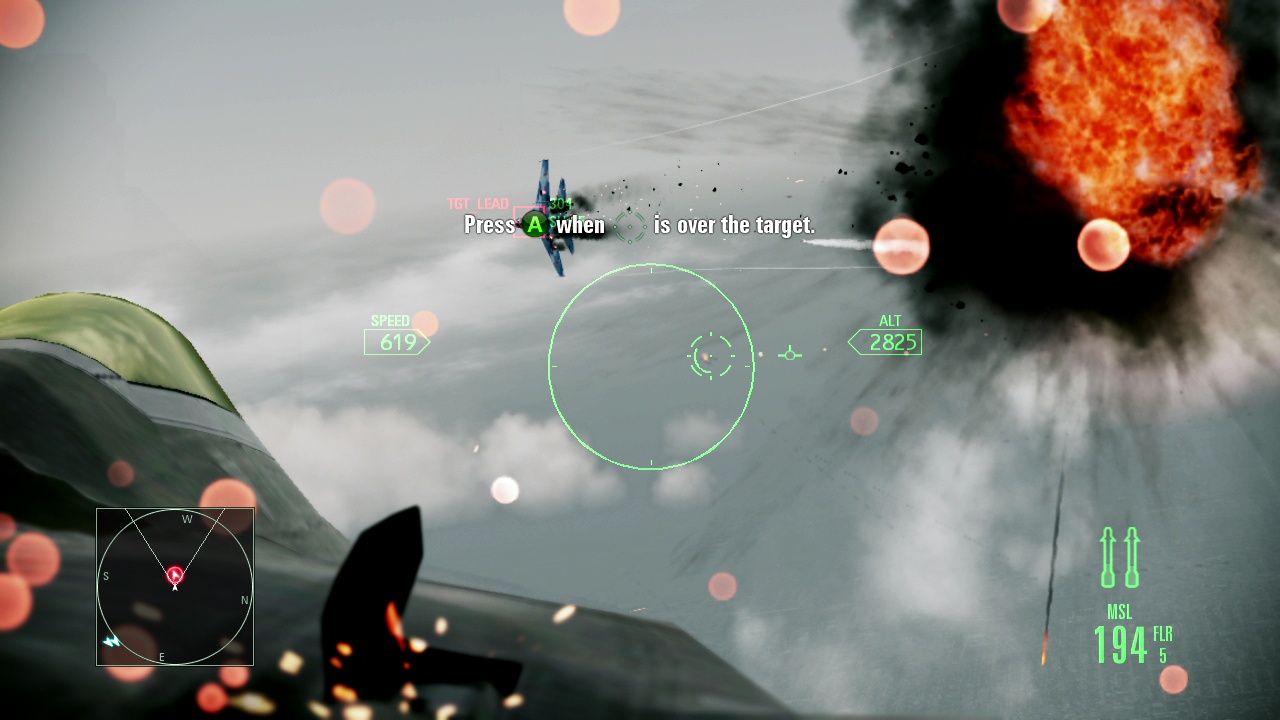Click the red TGT LEAD target marker
Image resolution: width=1280 pixels, height=720 pixels.
click(529, 221)
